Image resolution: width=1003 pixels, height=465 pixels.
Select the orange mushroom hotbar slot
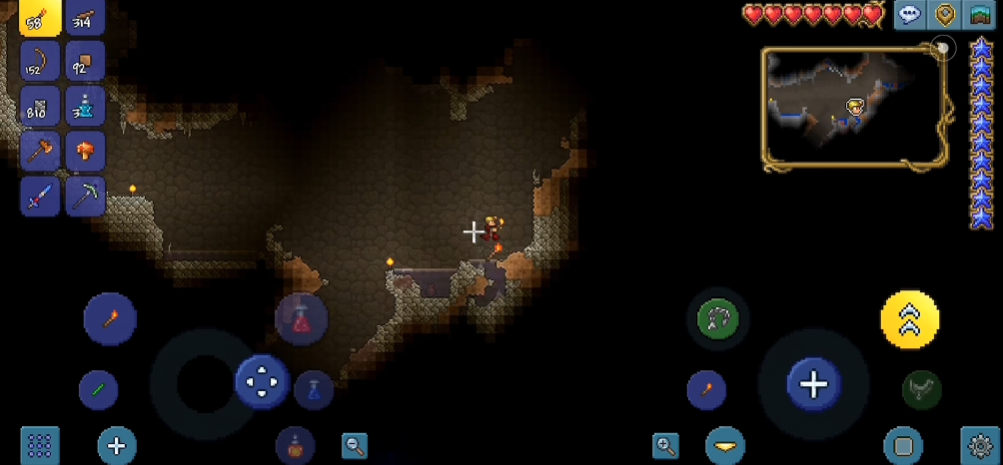point(85,151)
